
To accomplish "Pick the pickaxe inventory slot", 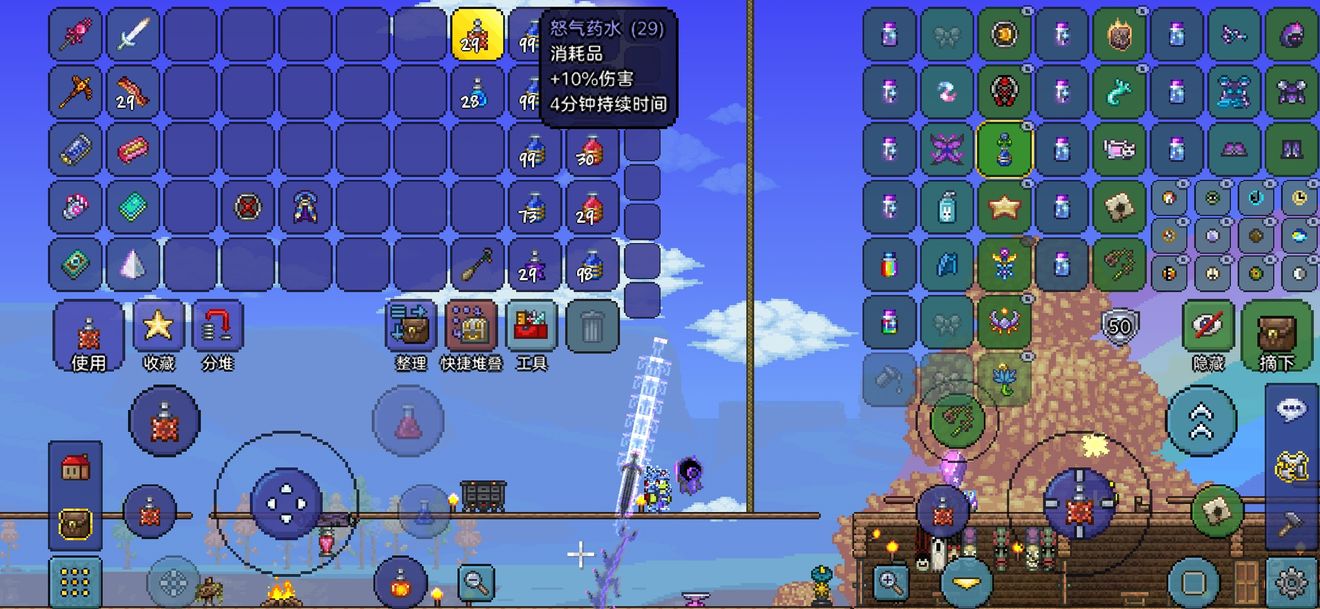I will pyautogui.click(x=74, y=92).
